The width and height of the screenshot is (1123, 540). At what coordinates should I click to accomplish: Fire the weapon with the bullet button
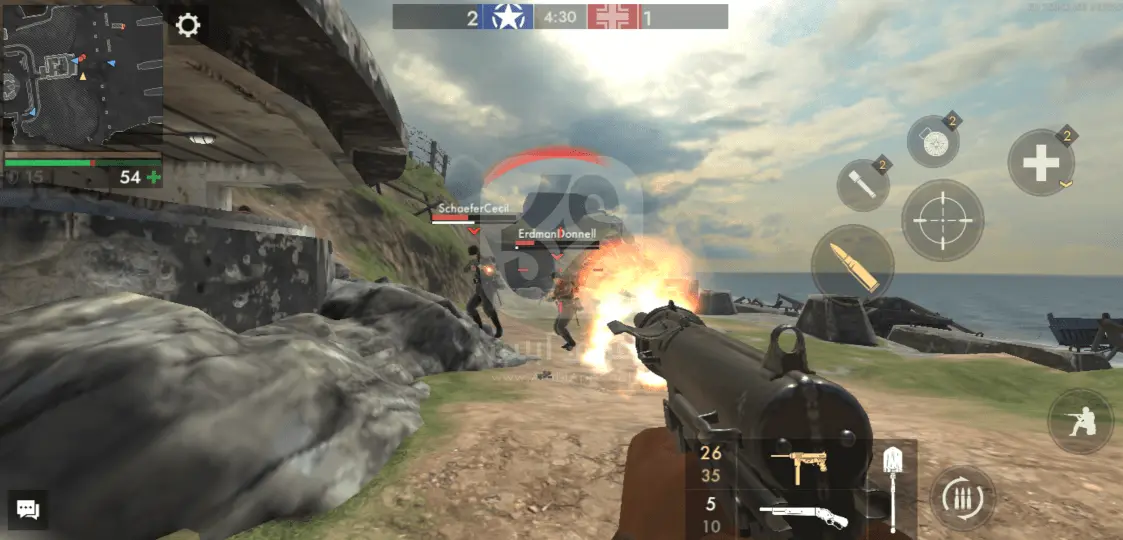click(x=853, y=266)
